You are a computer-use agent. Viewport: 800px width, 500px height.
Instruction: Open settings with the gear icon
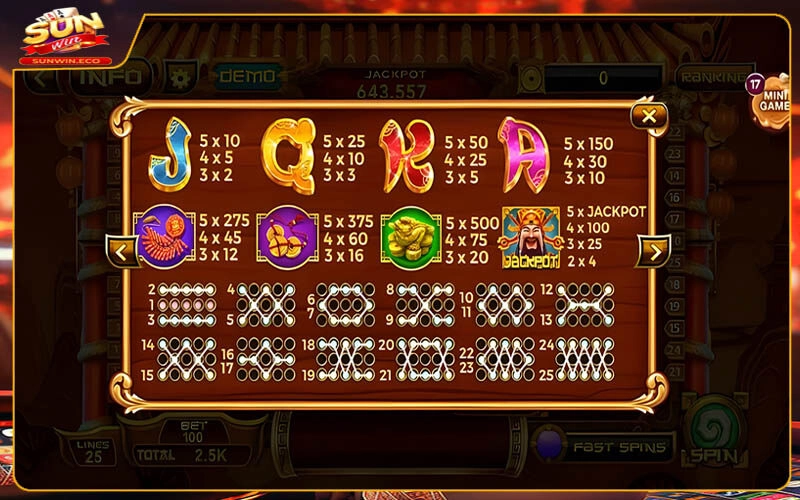tap(180, 76)
